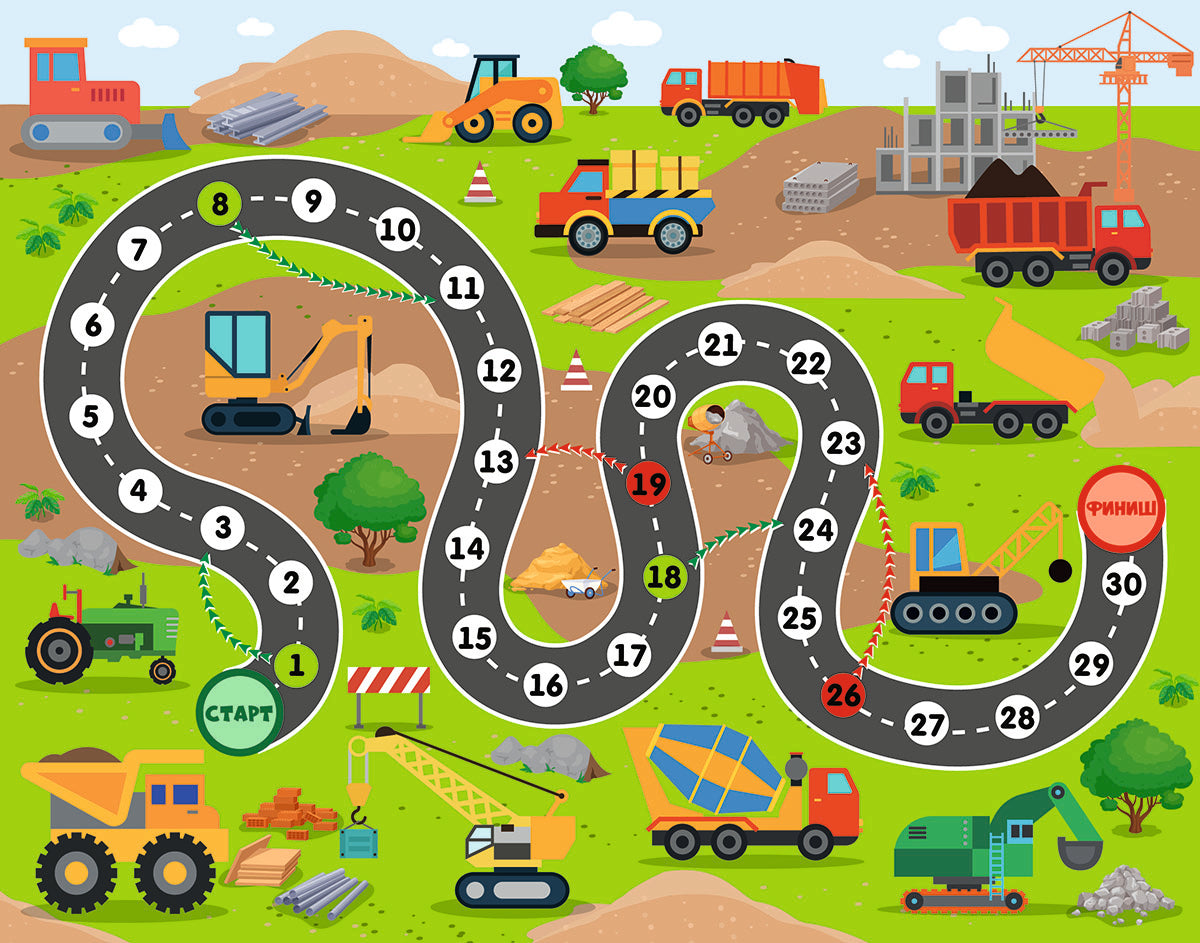Select green space number 18

(x=664, y=576)
